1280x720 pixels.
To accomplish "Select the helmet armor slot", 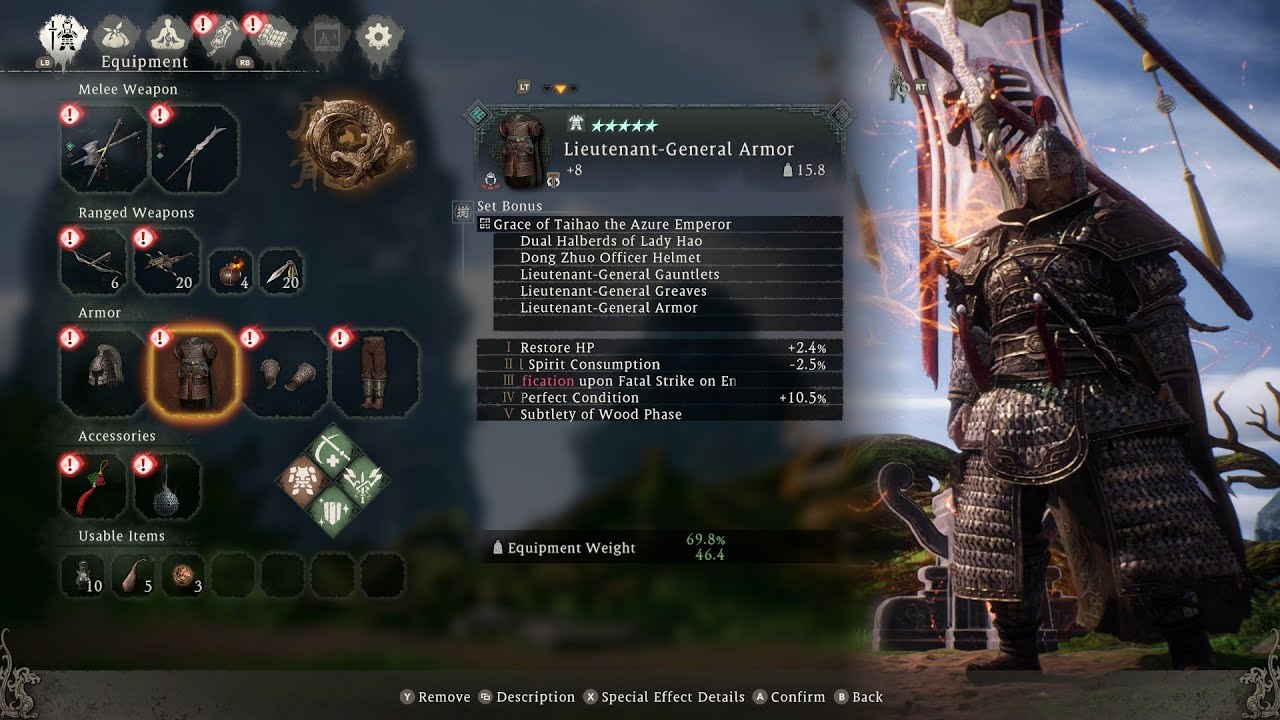I will click(x=104, y=372).
